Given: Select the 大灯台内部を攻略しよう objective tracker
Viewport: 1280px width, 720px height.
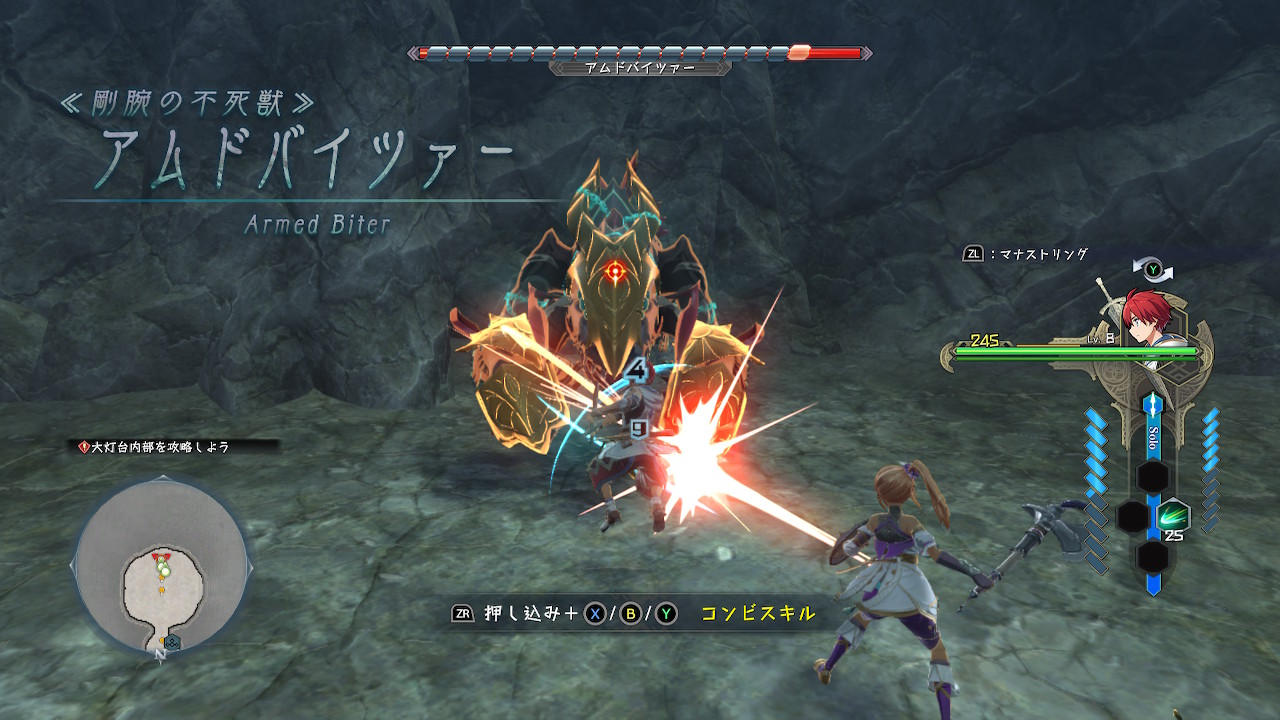Looking at the screenshot, I should coord(160,447).
